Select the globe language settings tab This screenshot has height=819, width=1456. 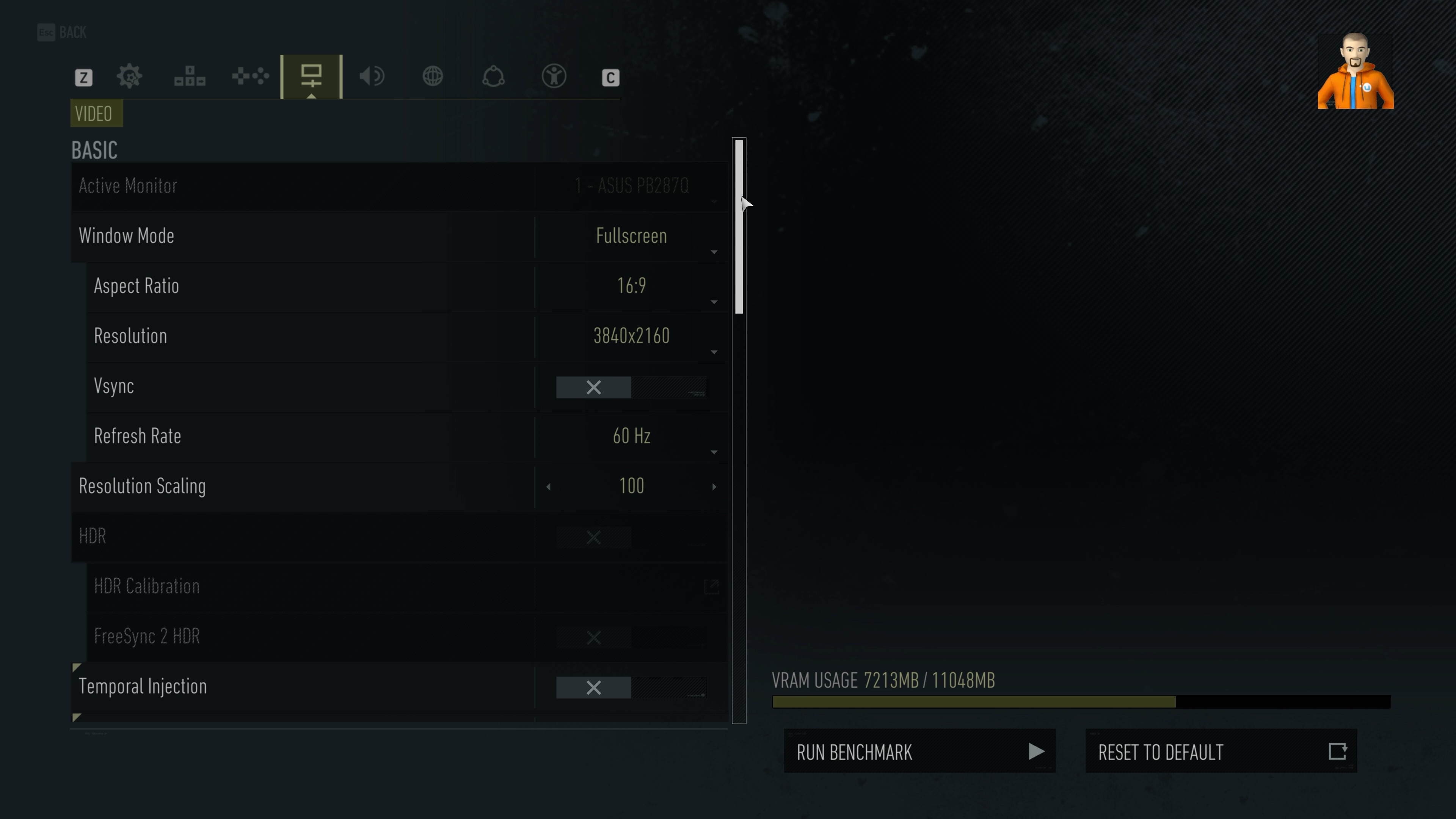(x=433, y=76)
